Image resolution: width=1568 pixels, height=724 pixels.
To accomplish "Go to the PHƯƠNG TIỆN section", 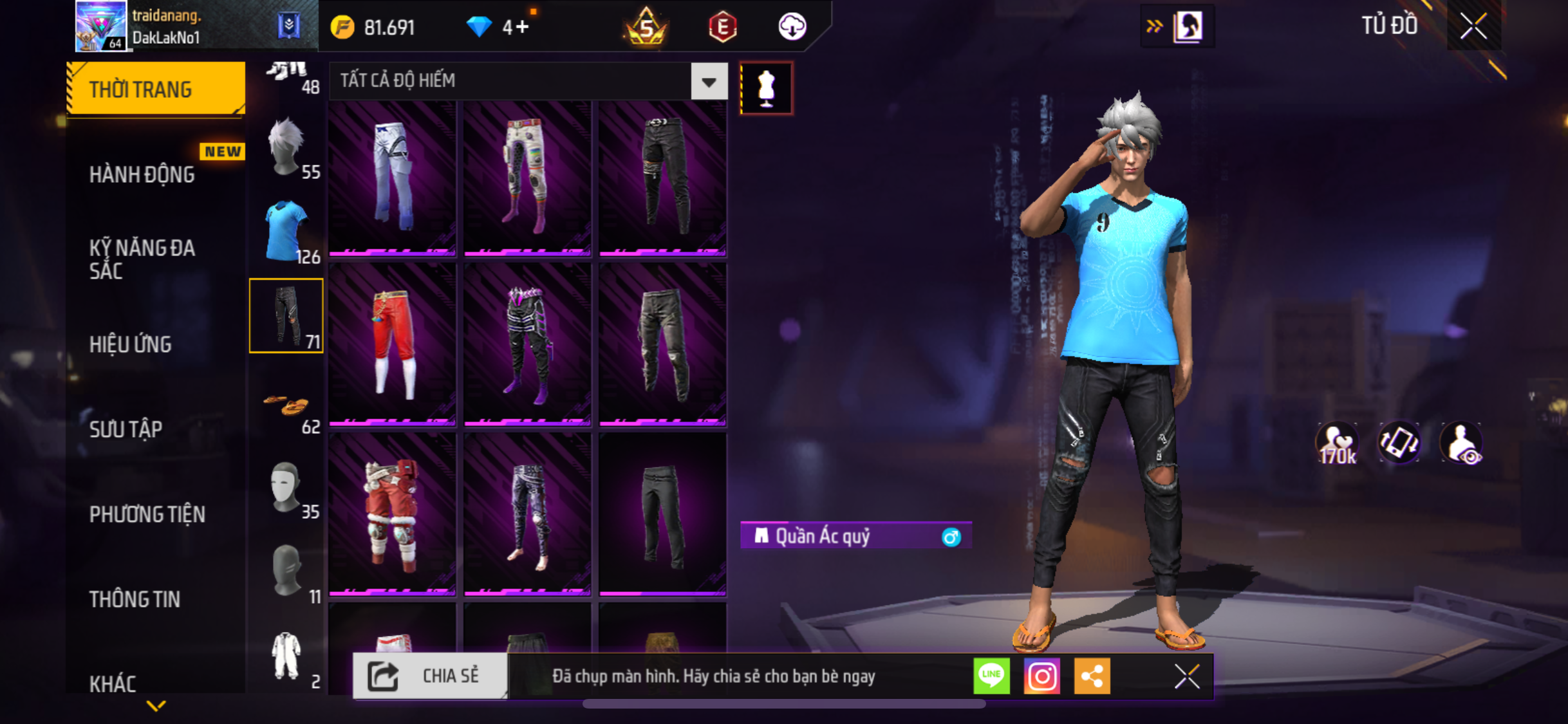I will (147, 514).
